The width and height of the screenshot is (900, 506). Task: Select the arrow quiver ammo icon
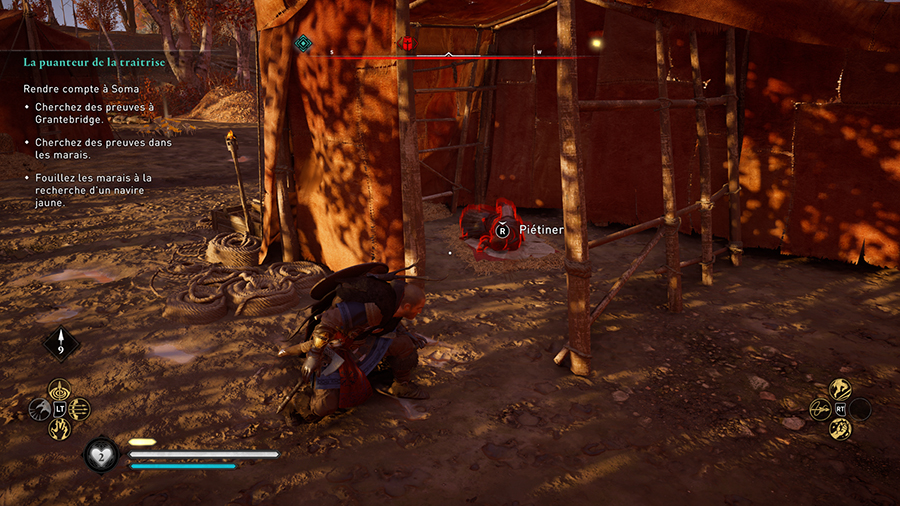[x=61, y=344]
